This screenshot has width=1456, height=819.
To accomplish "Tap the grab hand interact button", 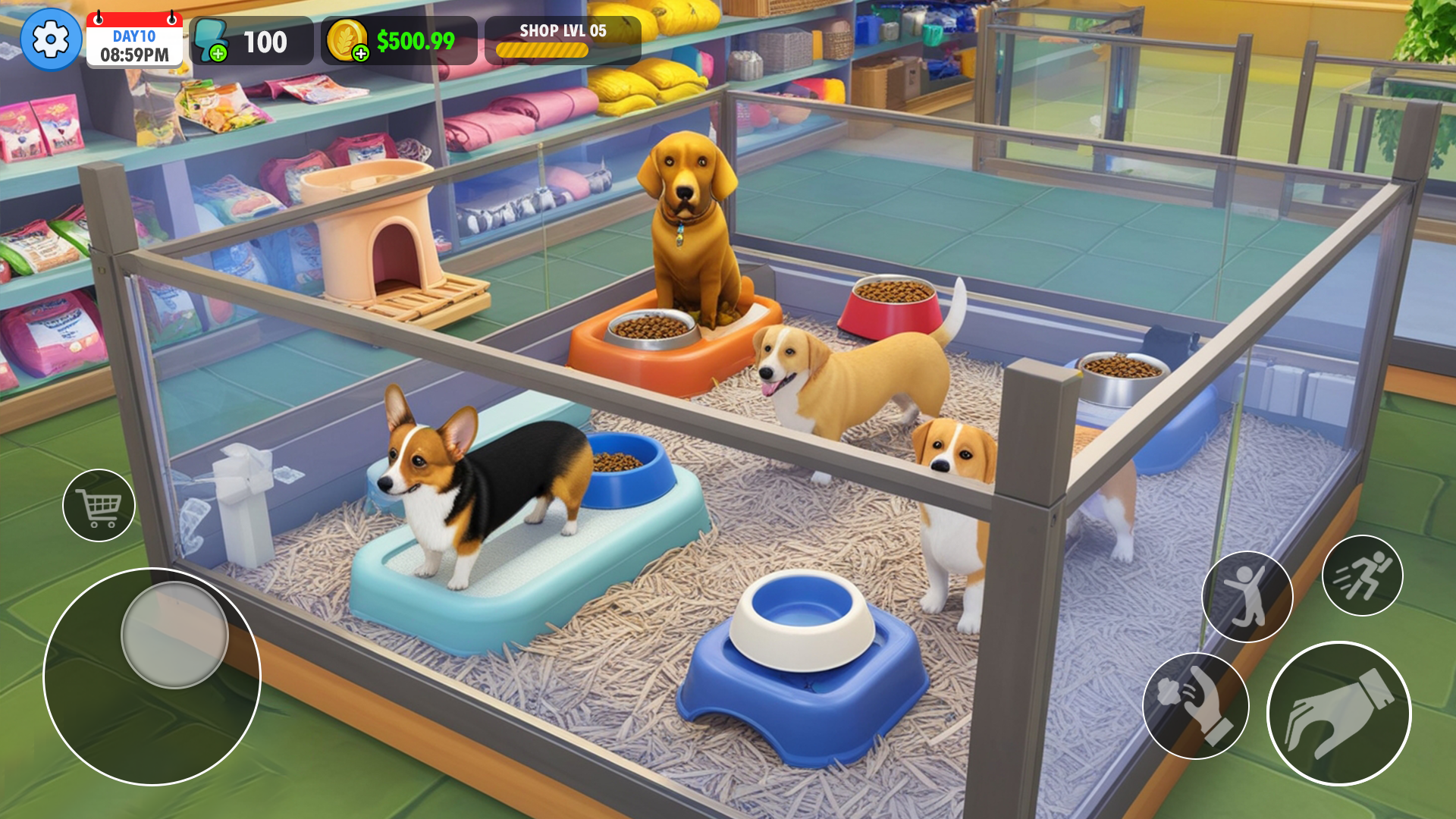I will [1338, 714].
